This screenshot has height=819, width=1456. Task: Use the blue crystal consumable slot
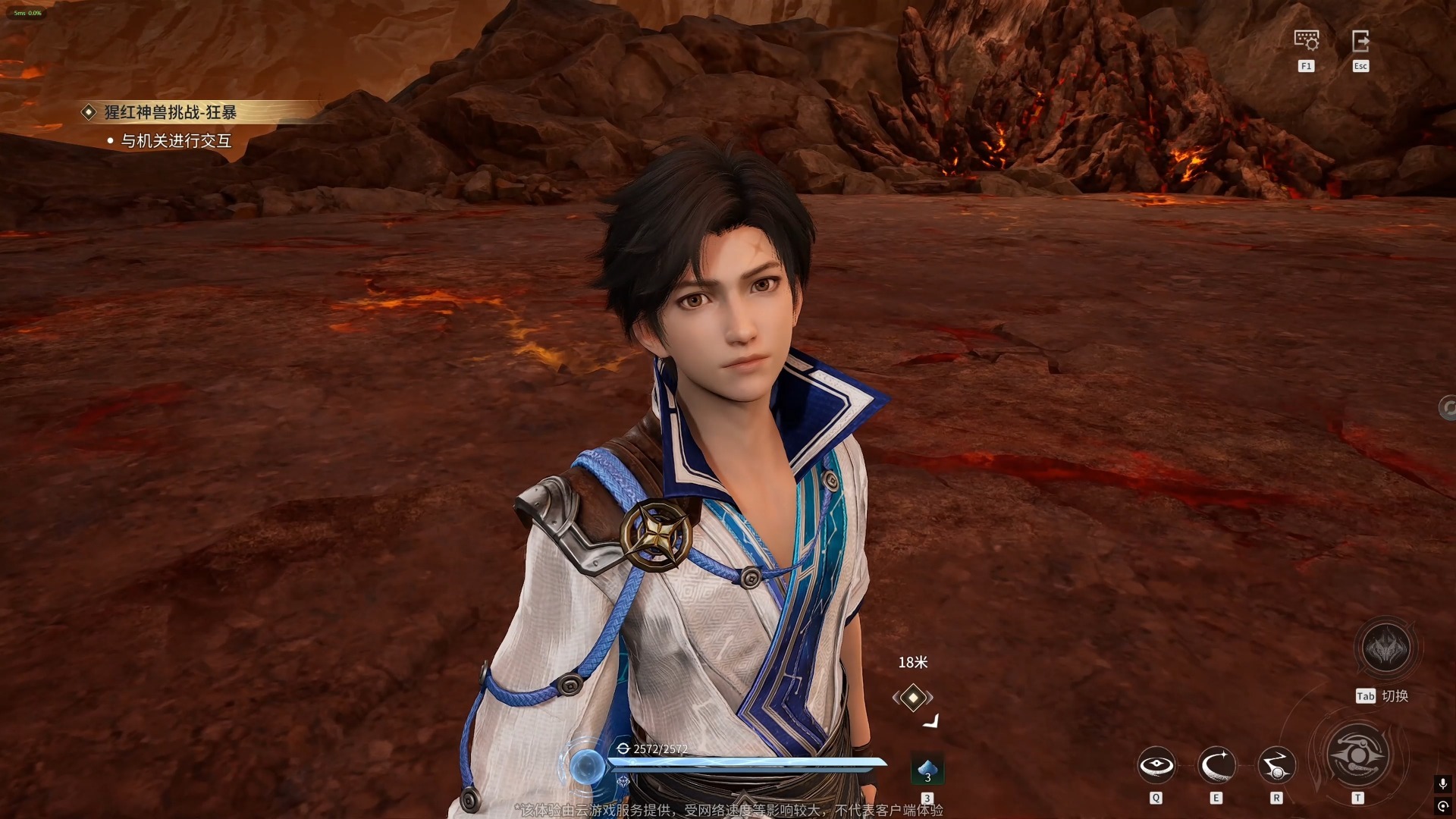pyautogui.click(x=927, y=770)
